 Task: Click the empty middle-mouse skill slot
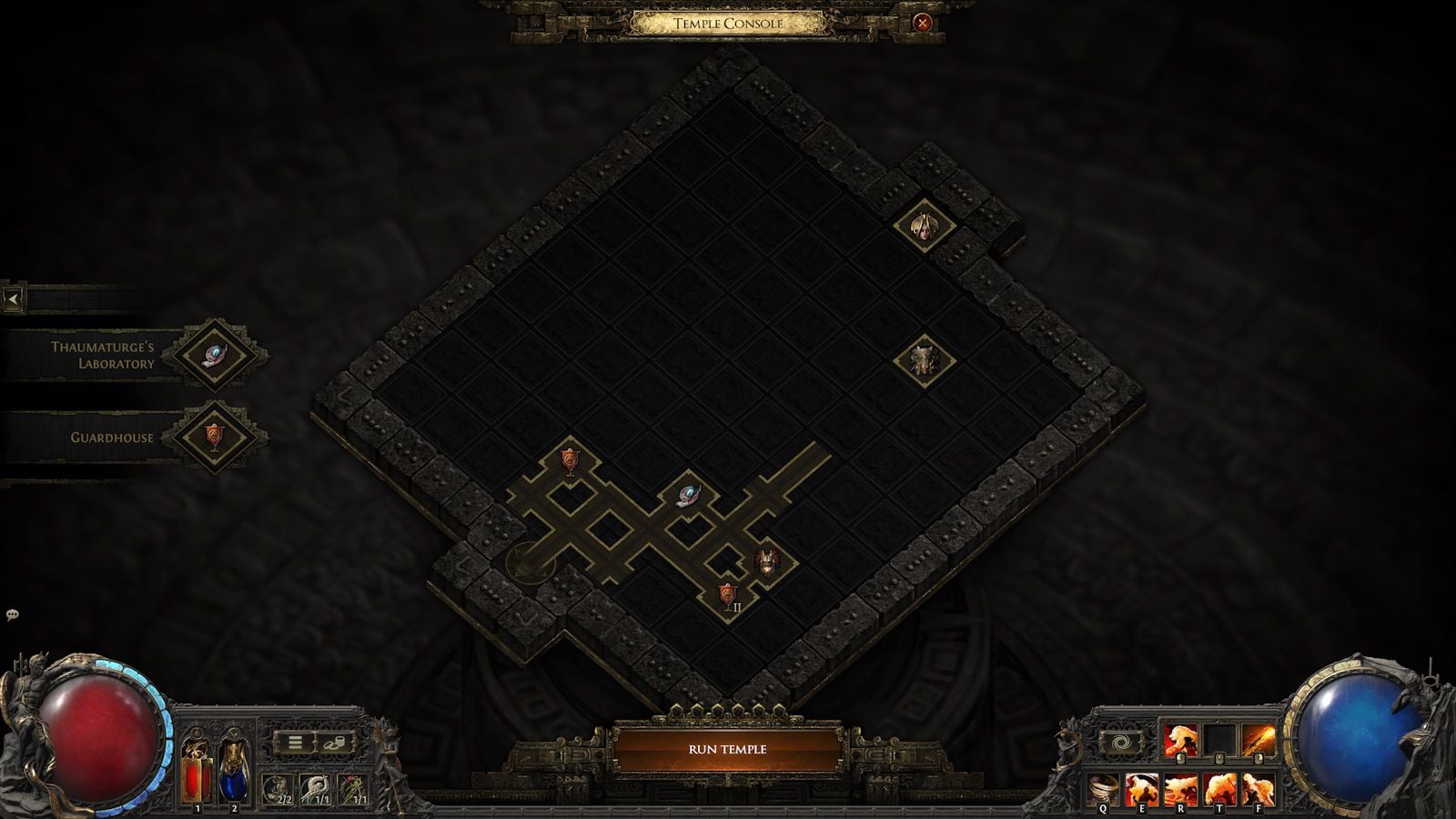pyautogui.click(x=1220, y=739)
